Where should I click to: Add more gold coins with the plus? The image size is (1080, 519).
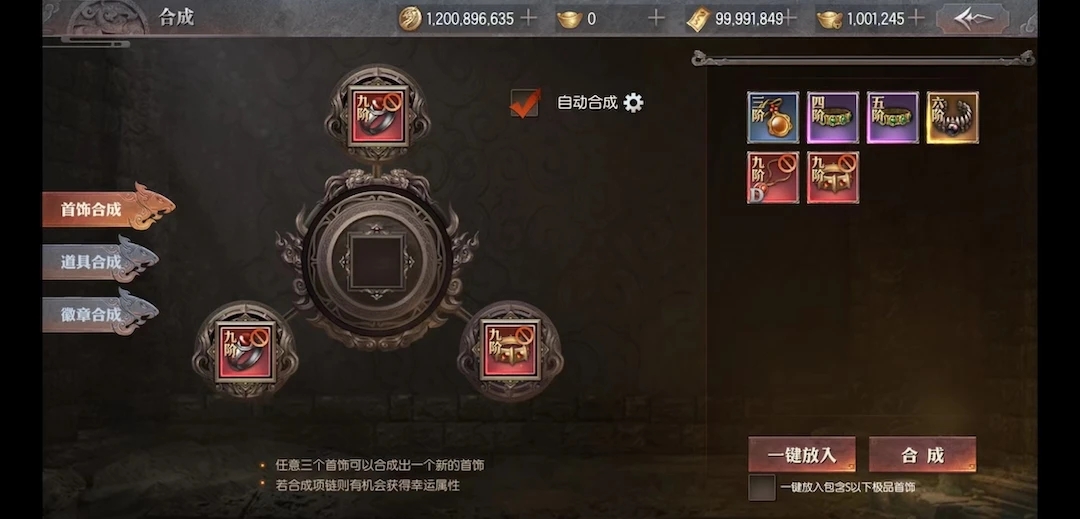click(x=529, y=18)
